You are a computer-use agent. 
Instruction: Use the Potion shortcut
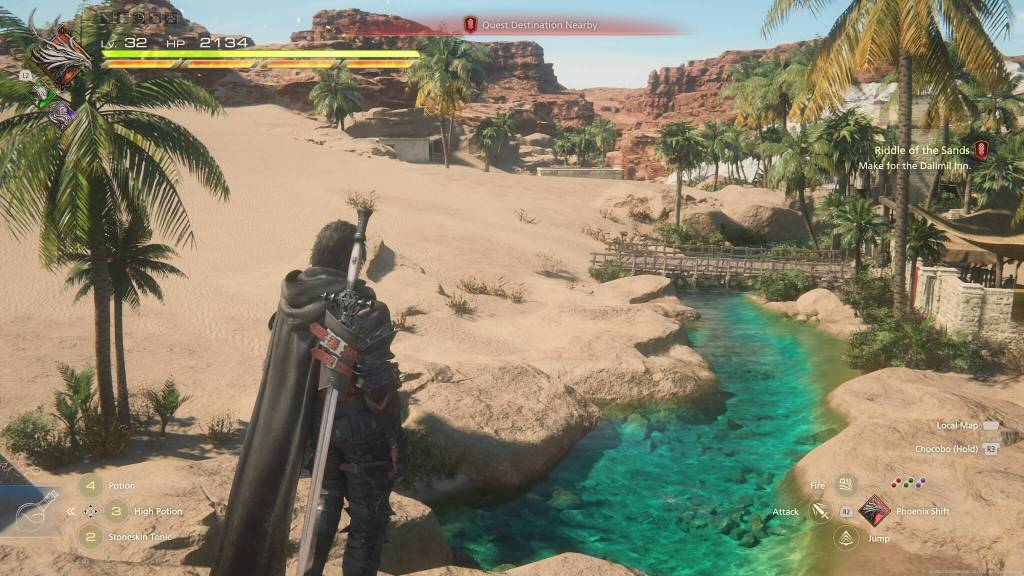pyautogui.click(x=91, y=486)
